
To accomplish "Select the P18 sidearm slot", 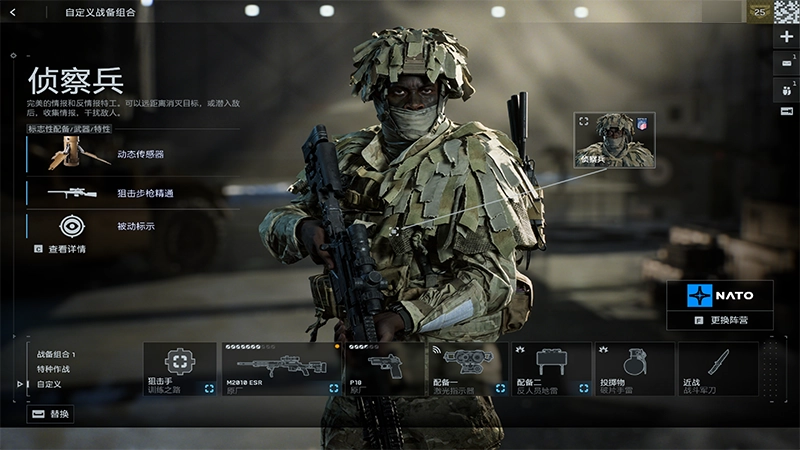I will [x=384, y=369].
